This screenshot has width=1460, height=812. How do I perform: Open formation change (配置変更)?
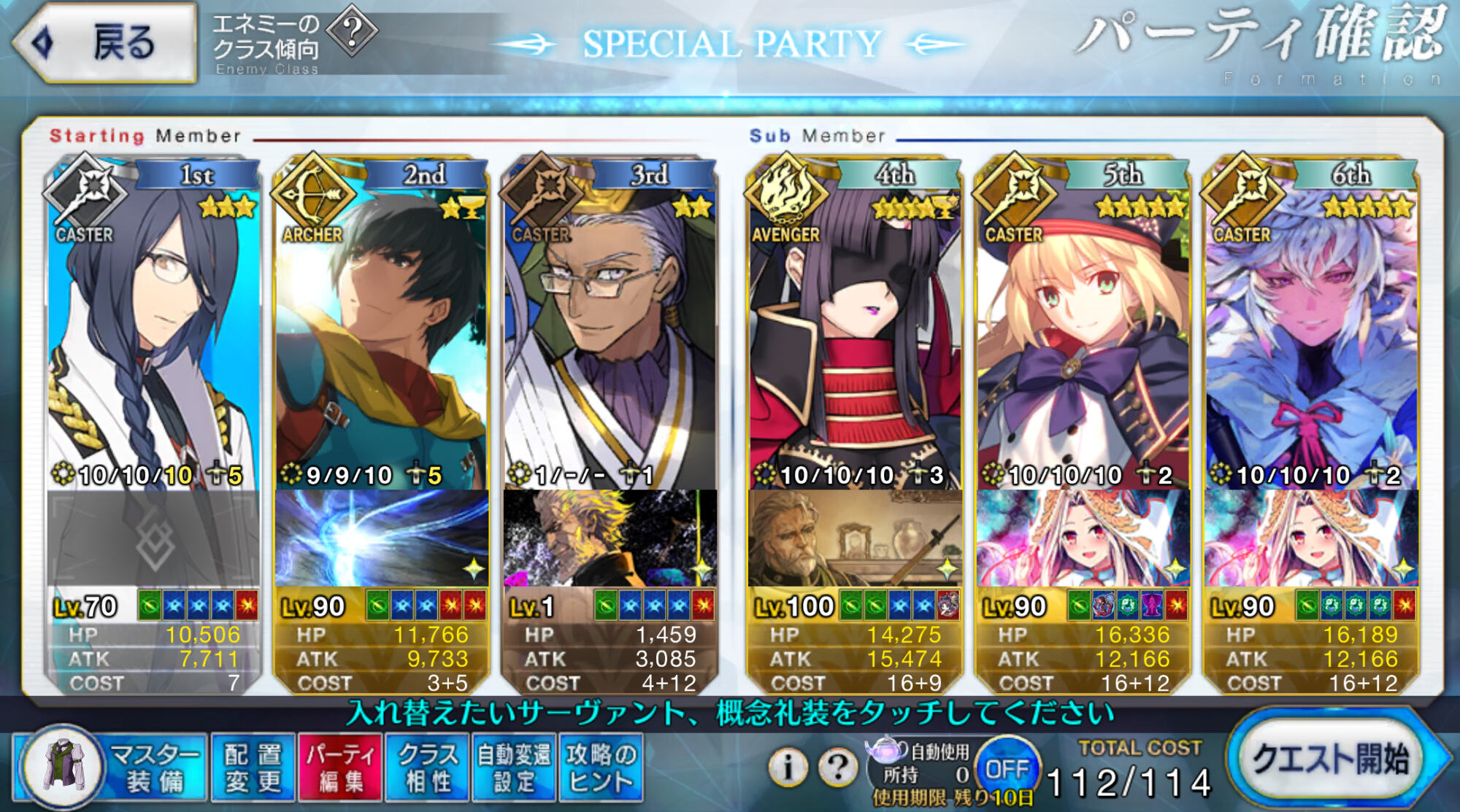(253, 767)
